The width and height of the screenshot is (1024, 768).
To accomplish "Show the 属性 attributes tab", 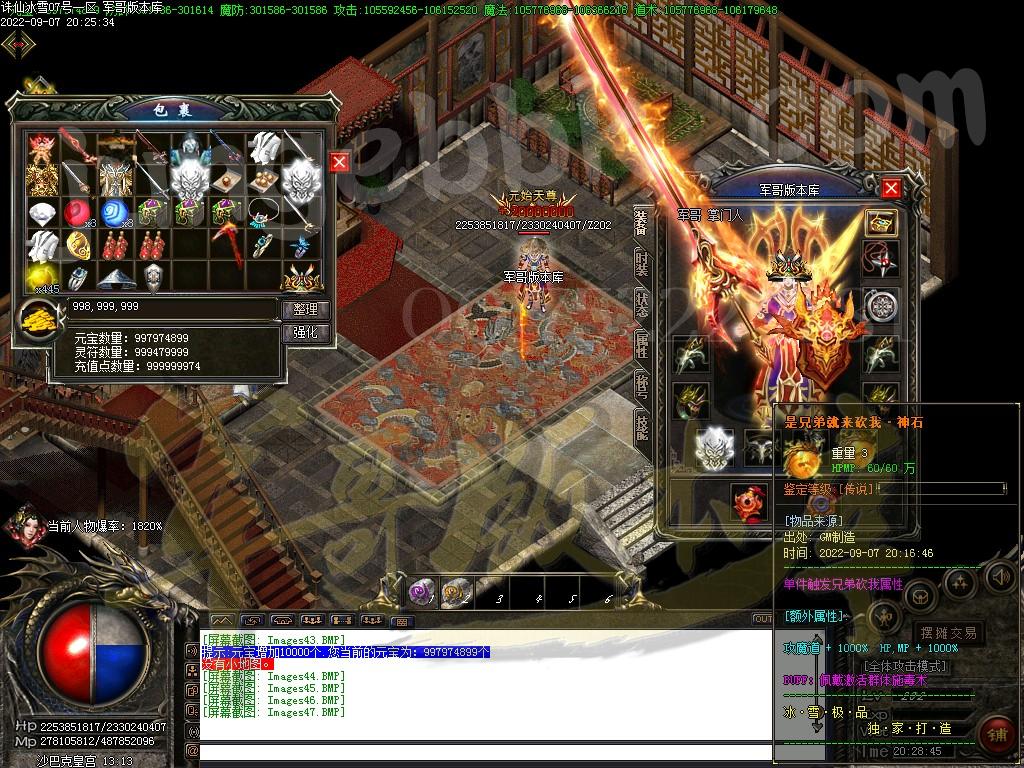I will (641, 345).
